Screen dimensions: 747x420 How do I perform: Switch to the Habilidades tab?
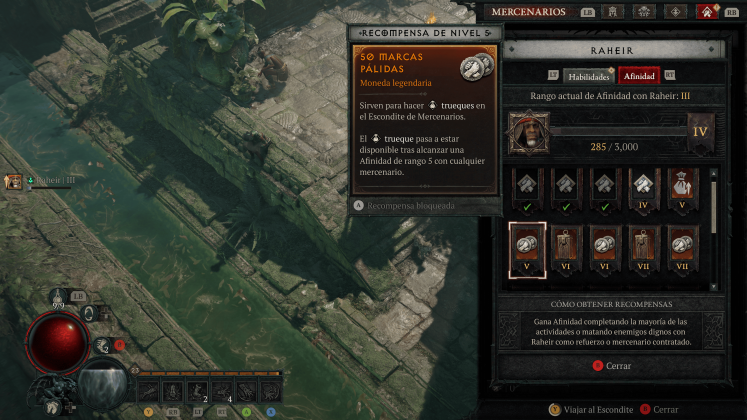coord(589,75)
